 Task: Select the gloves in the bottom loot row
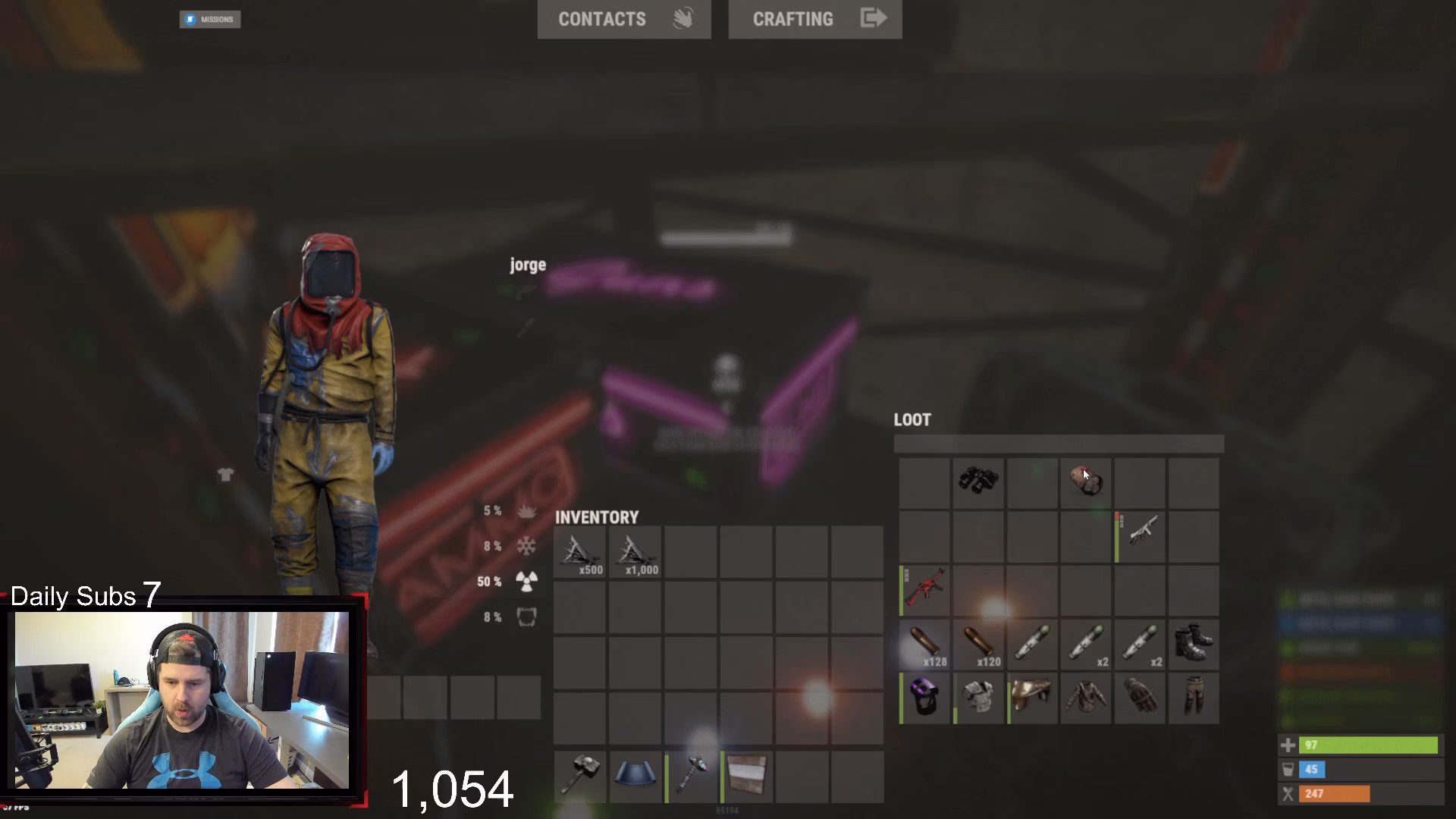pos(1139,698)
